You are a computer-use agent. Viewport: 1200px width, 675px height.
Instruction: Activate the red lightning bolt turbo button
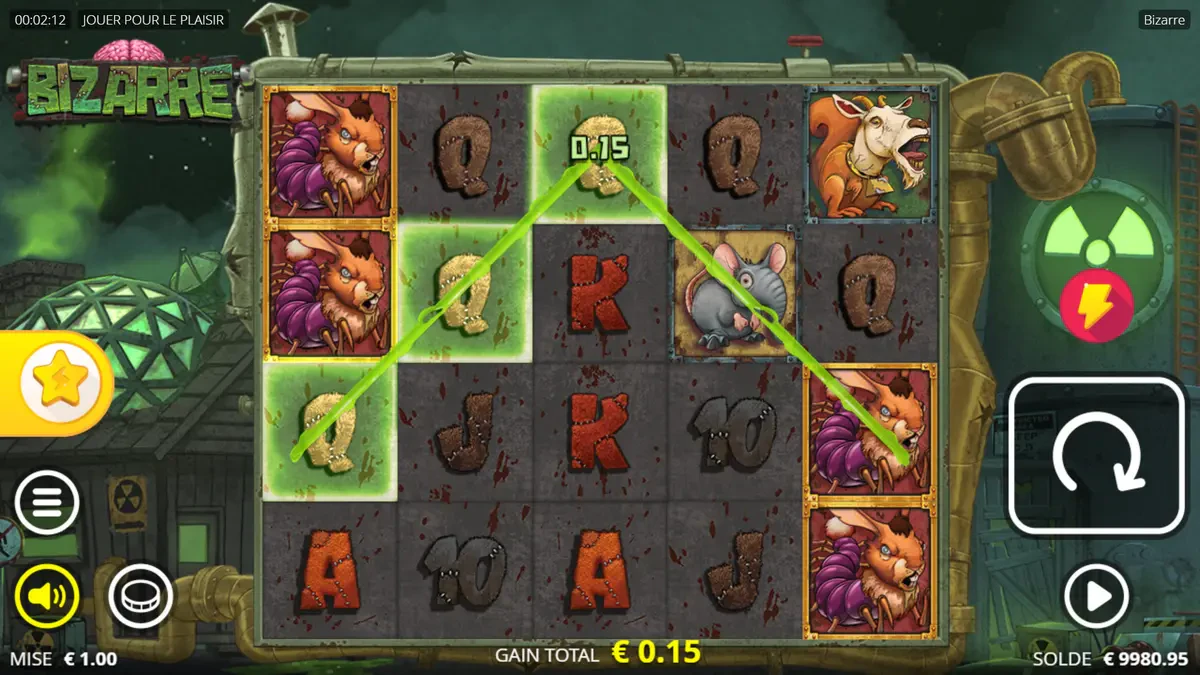click(1096, 305)
